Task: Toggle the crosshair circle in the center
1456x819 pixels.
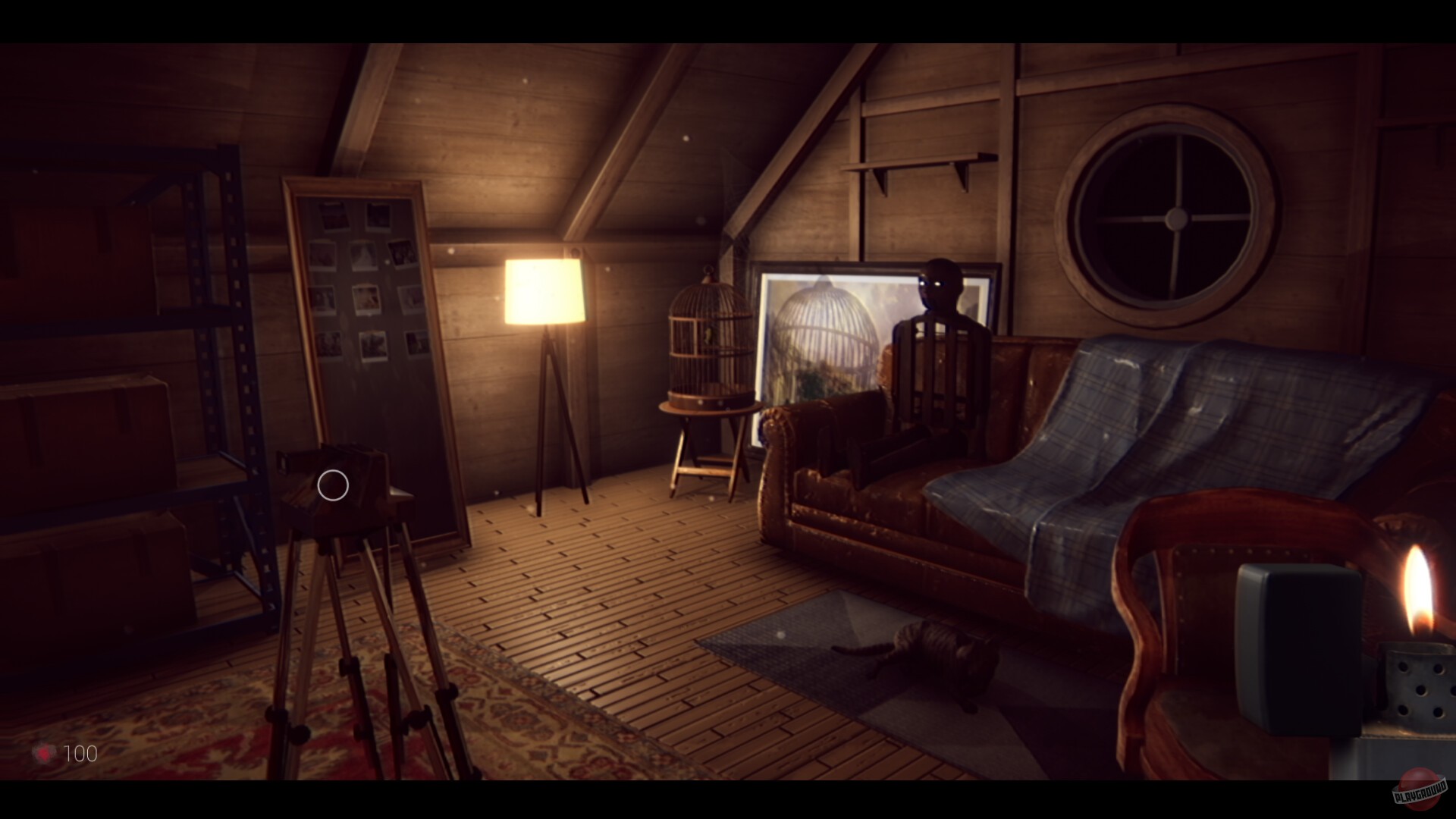Action: coord(331,485)
